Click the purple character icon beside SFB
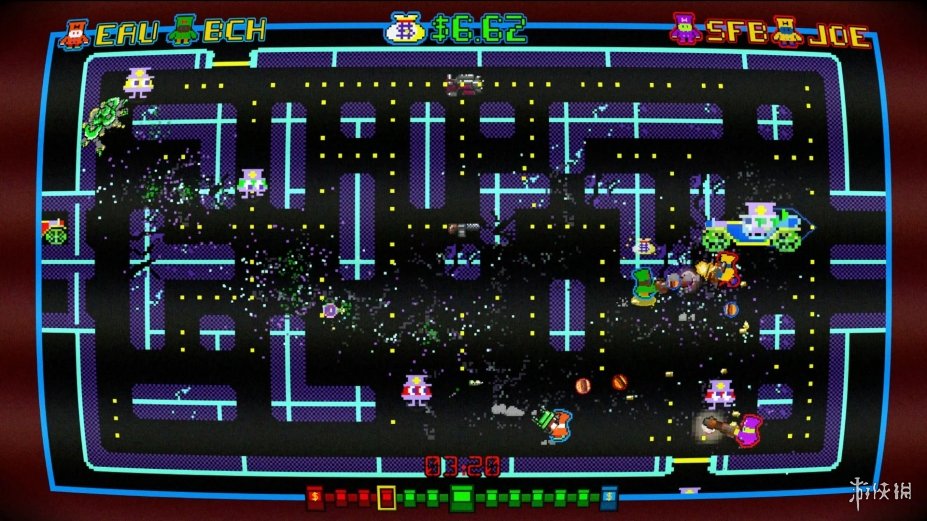The height and width of the screenshot is (521, 927). point(686,30)
